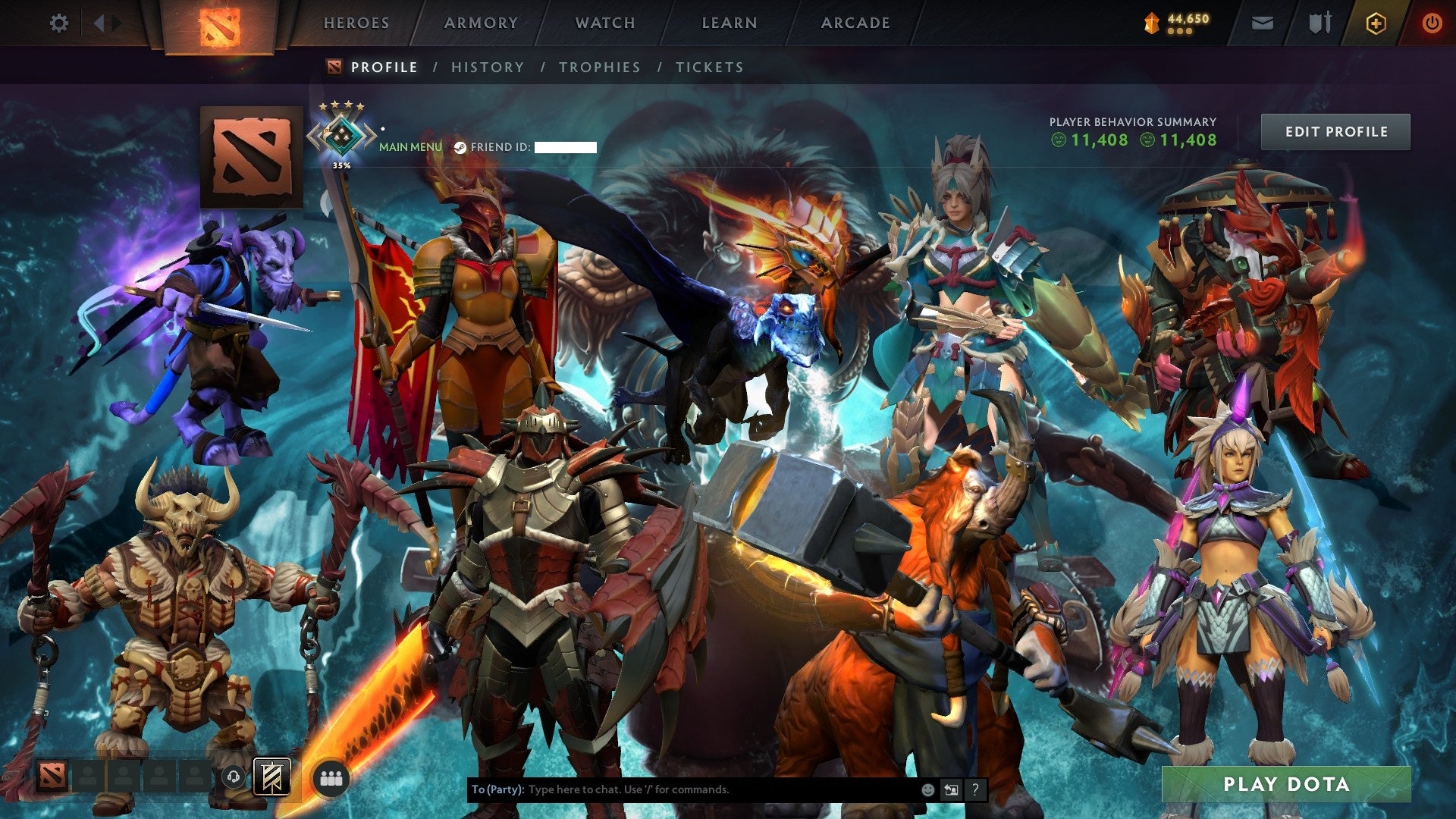Switch to the HISTORY tab

pos(487,67)
